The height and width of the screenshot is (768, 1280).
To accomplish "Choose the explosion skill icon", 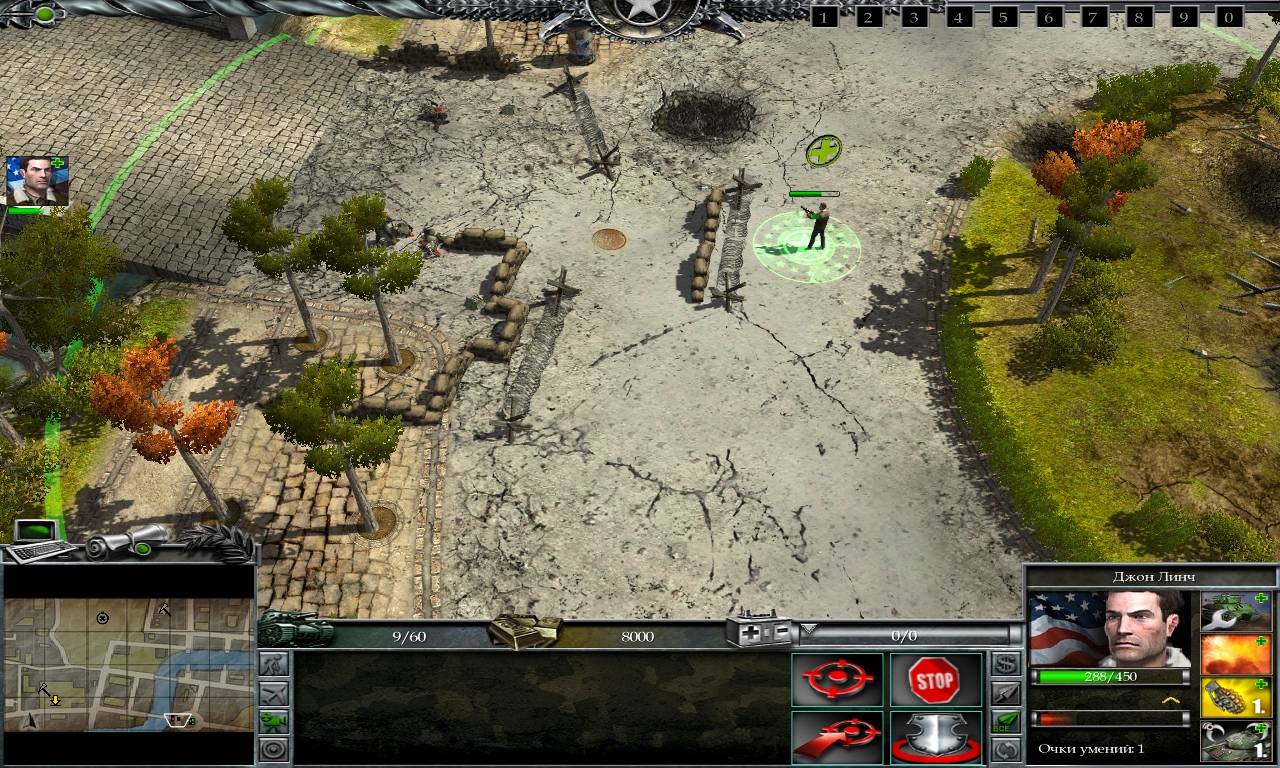I will click(x=1235, y=655).
